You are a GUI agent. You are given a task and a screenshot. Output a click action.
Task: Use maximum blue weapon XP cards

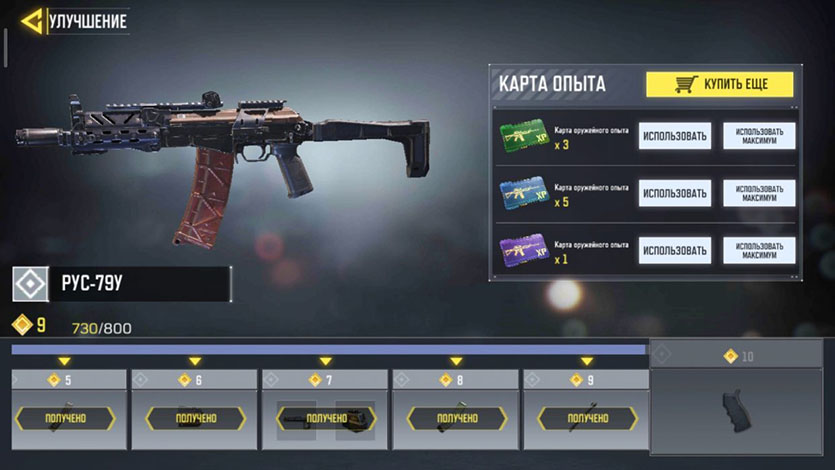[x=759, y=193]
